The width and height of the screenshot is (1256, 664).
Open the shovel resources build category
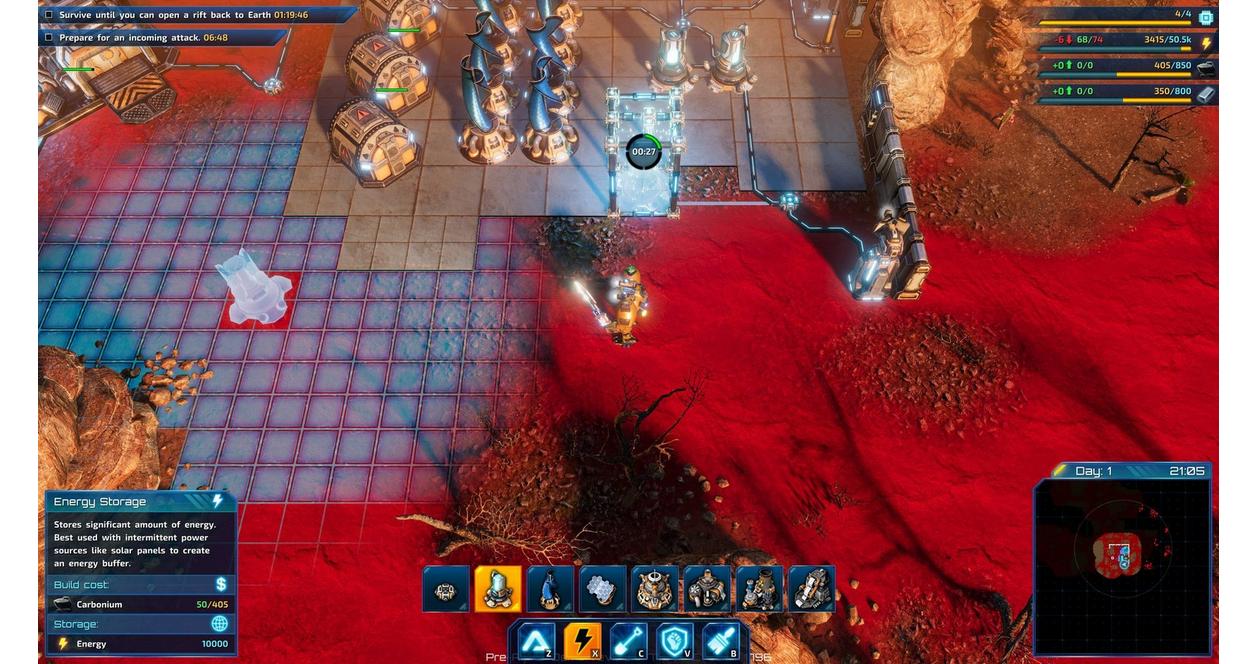pos(630,641)
